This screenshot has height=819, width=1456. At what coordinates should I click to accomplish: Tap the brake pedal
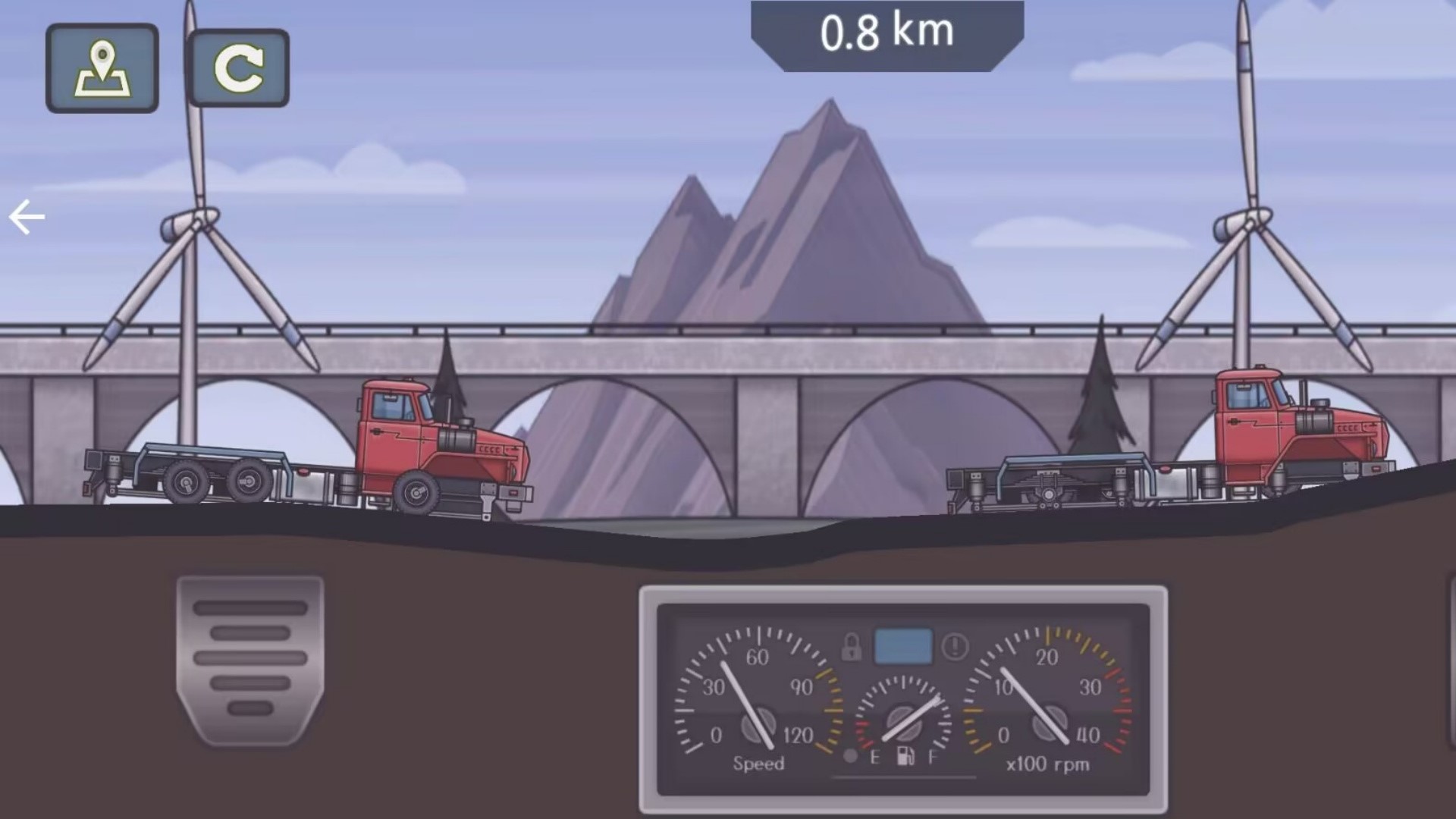(x=250, y=658)
